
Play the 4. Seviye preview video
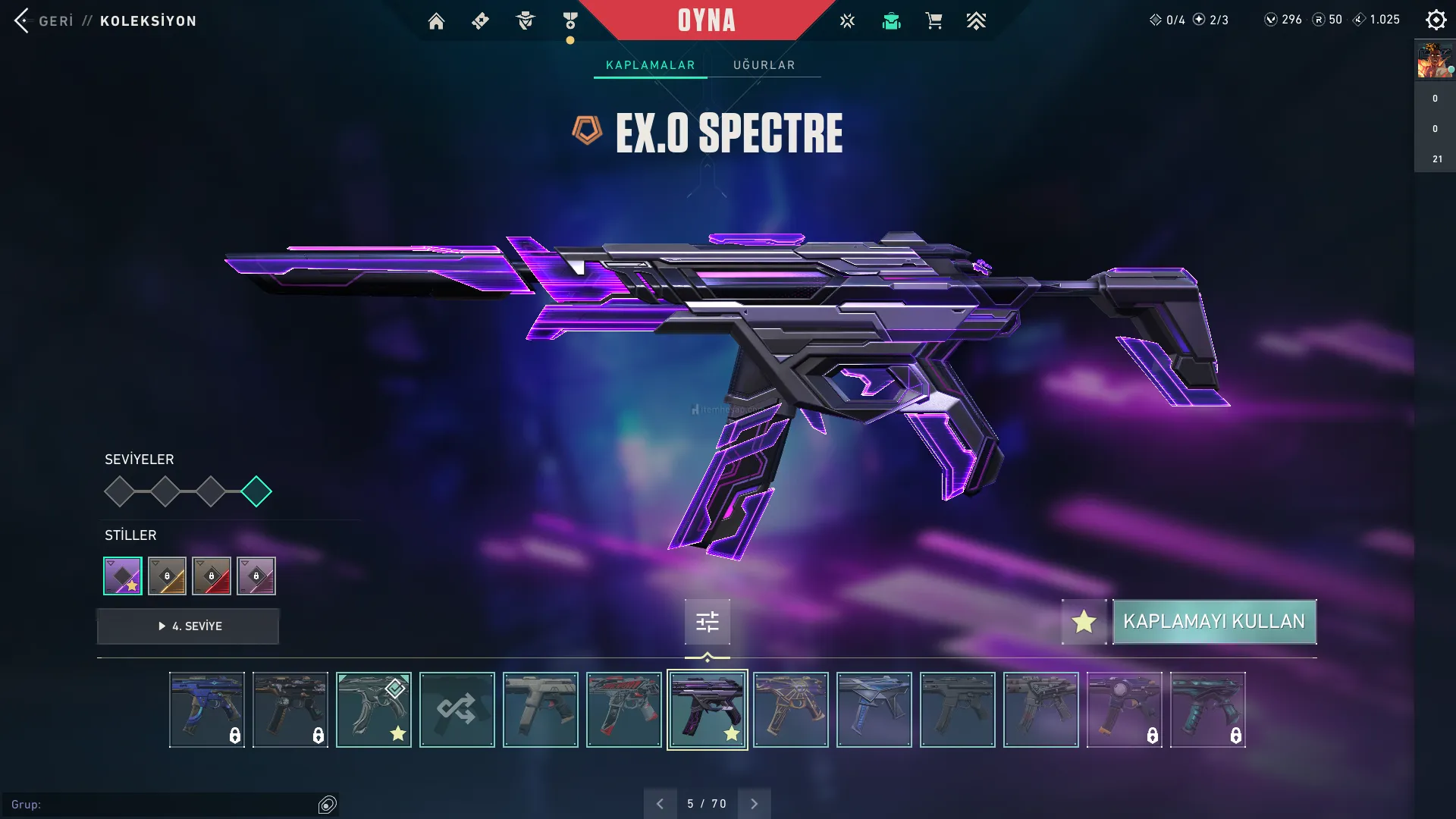point(188,626)
